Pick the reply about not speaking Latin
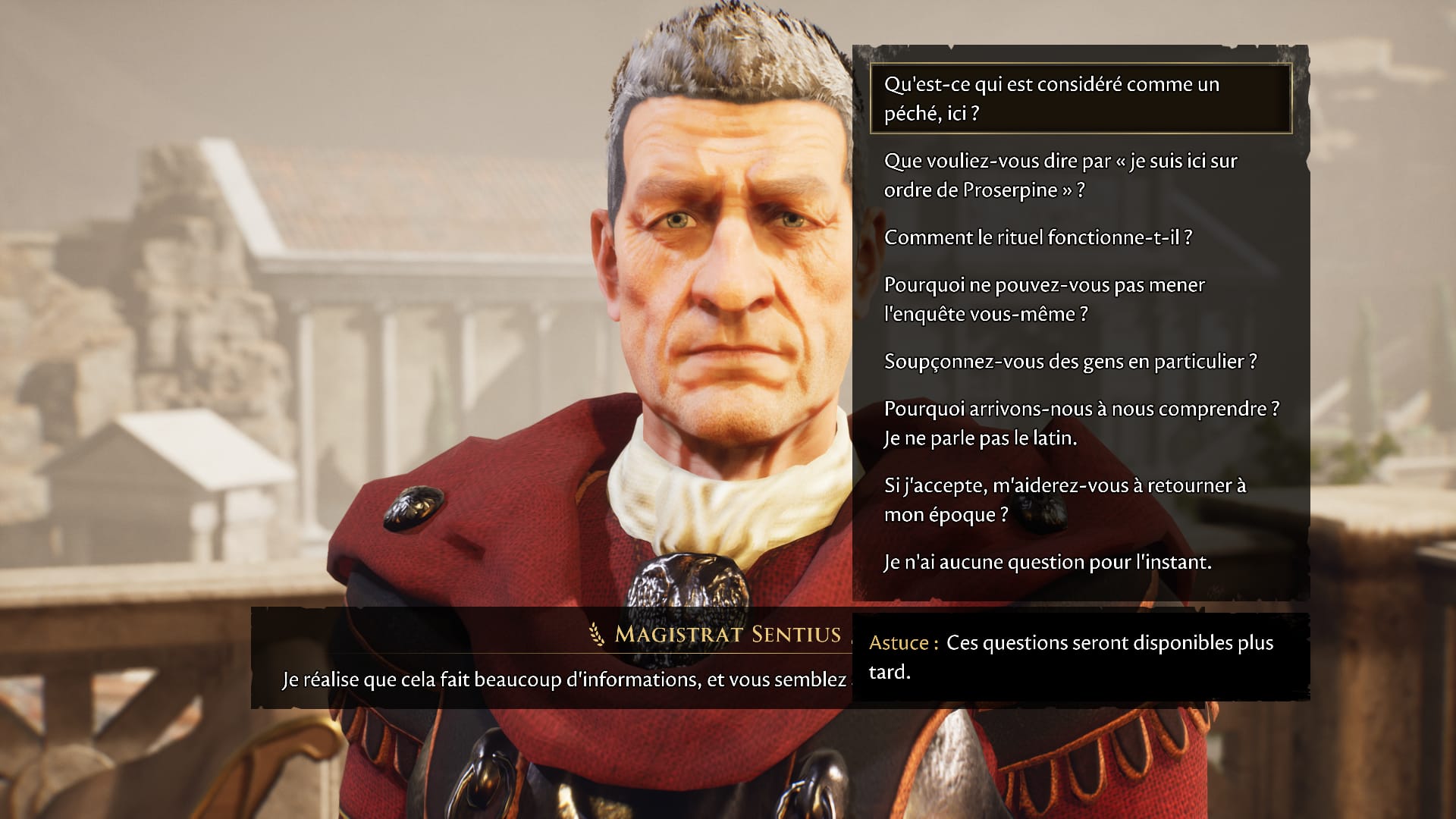1456x819 pixels. pyautogui.click(x=1080, y=423)
